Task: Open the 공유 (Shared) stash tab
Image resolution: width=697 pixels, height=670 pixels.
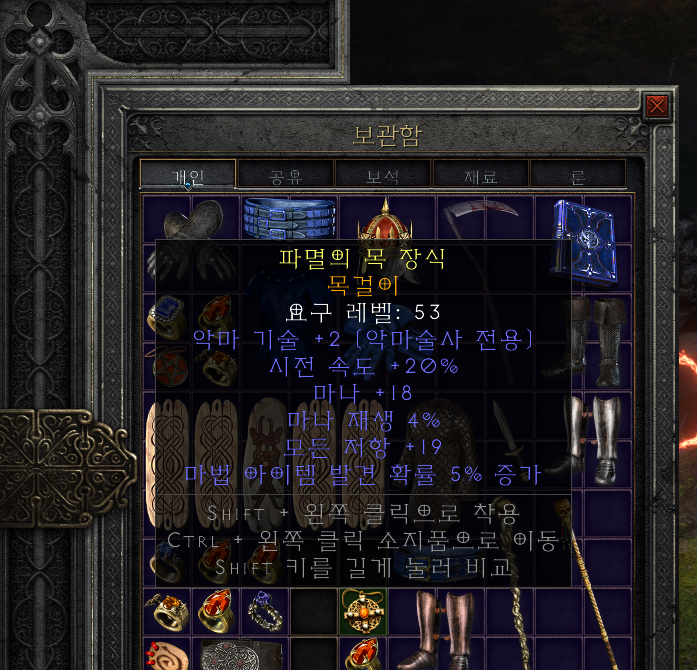Action: coord(286,176)
